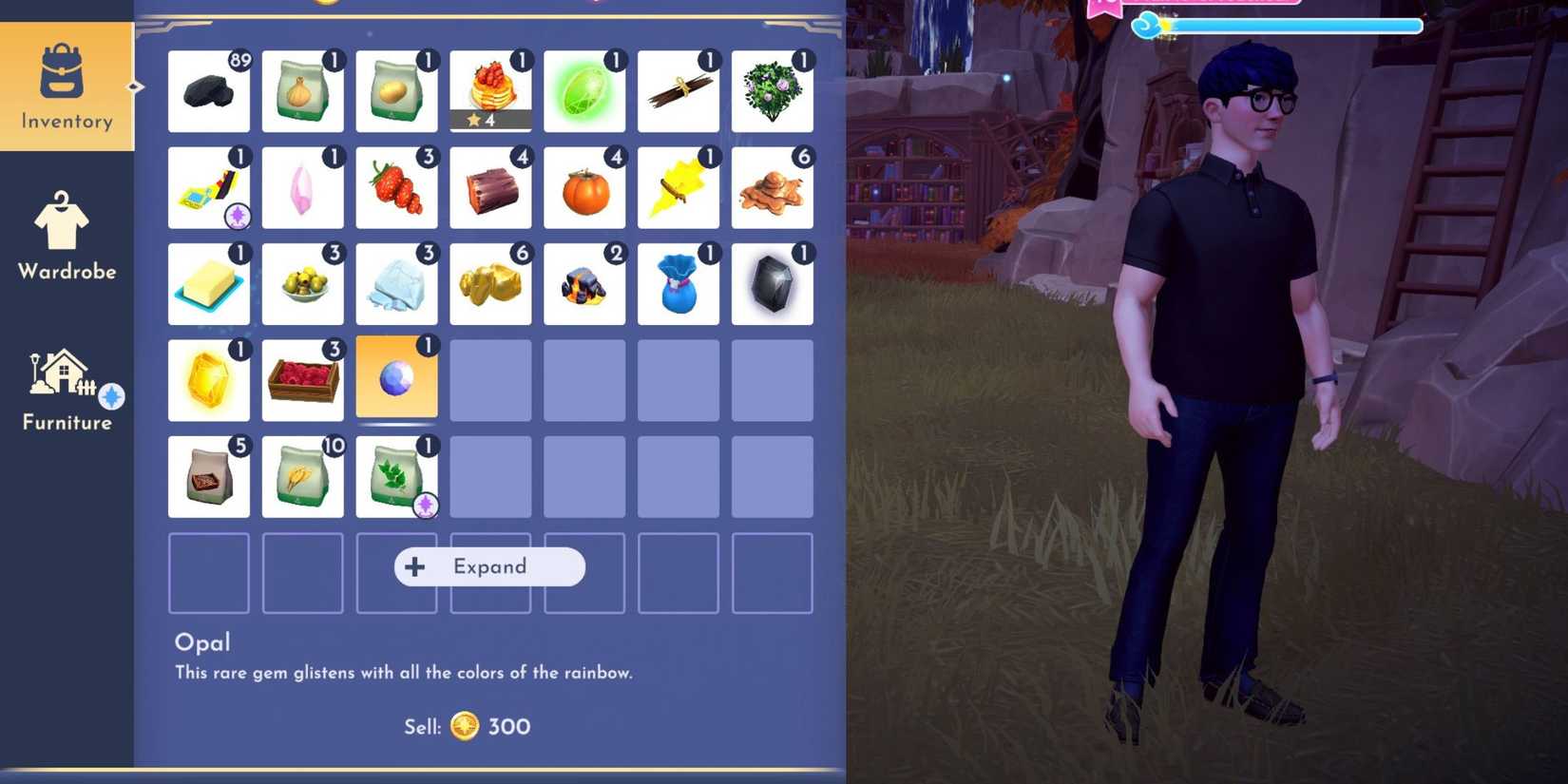Select the green Peridot gem

[x=584, y=90]
